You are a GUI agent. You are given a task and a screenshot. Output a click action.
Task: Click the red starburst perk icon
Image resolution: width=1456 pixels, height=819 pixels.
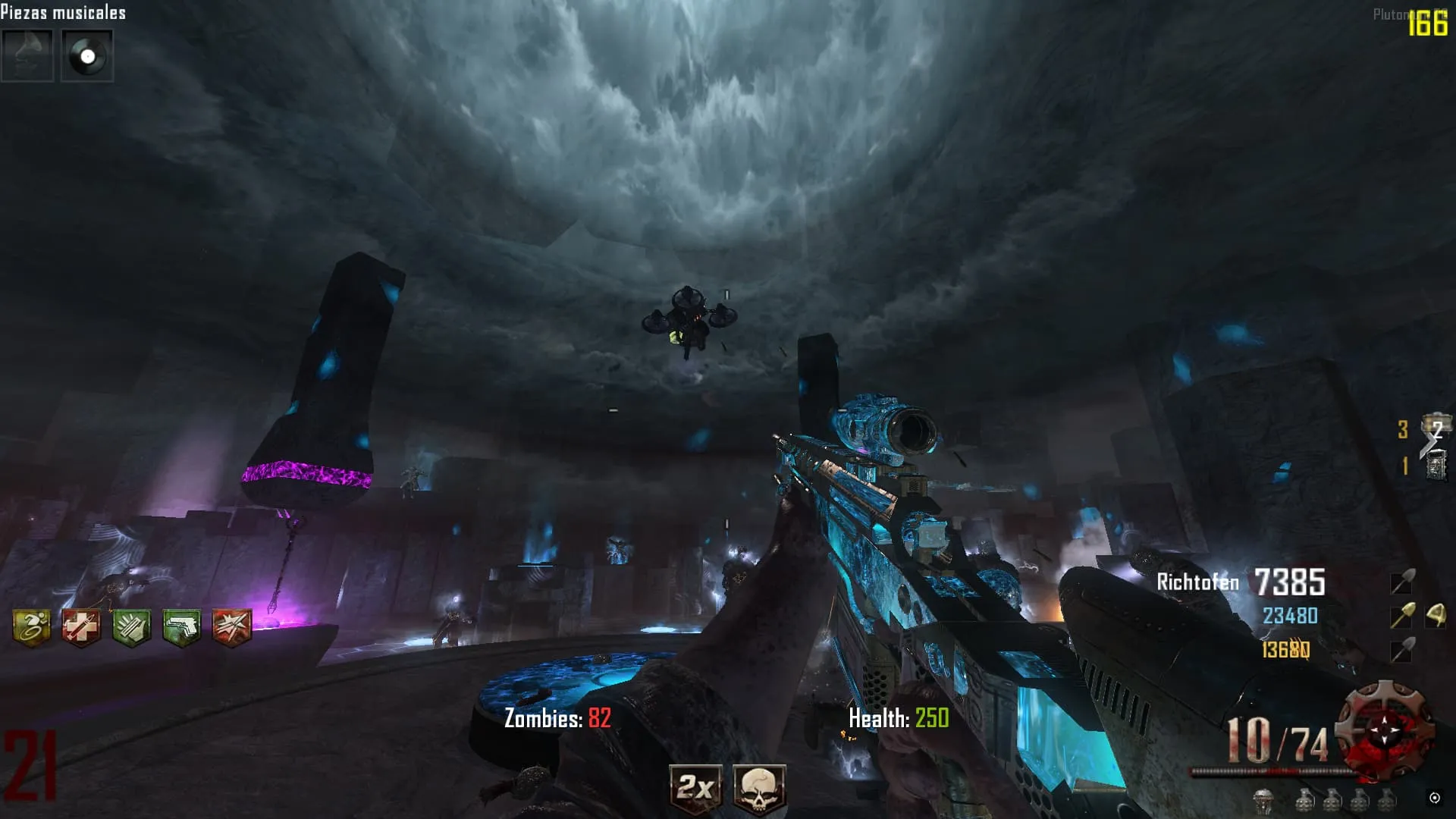pos(231,628)
